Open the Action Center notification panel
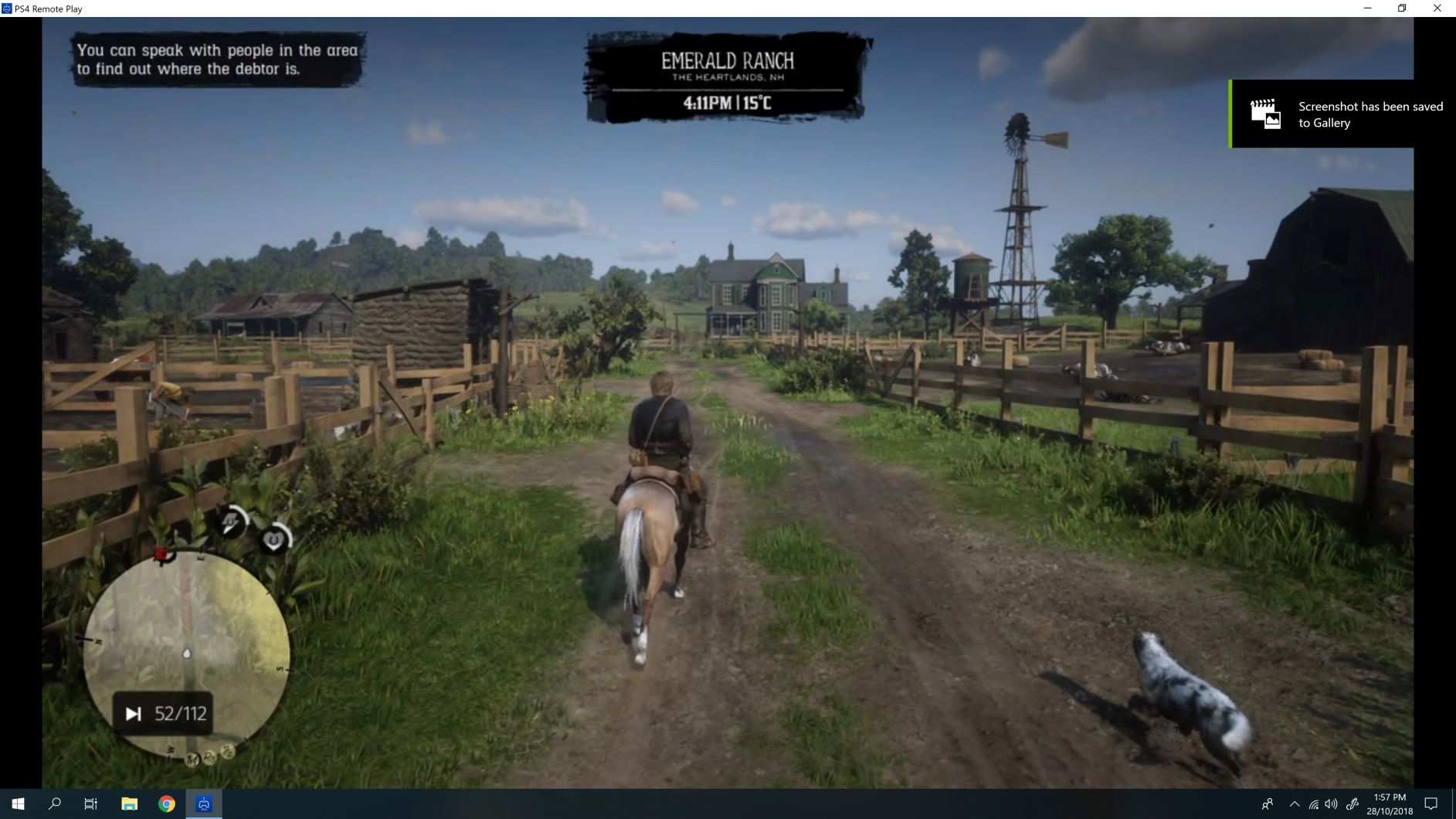 pos(1431,804)
